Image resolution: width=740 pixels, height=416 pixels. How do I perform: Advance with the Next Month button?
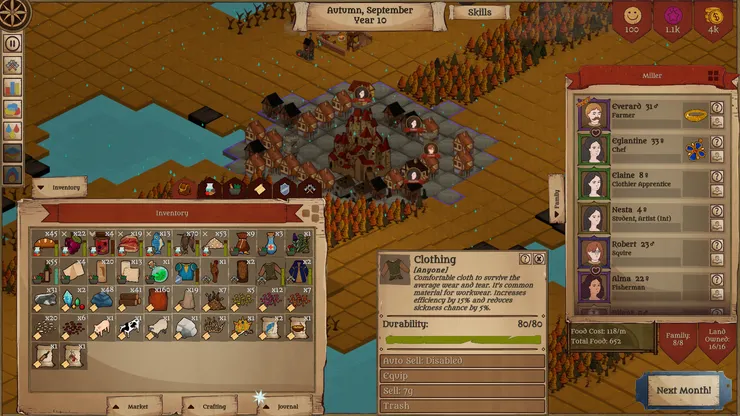coord(685,389)
